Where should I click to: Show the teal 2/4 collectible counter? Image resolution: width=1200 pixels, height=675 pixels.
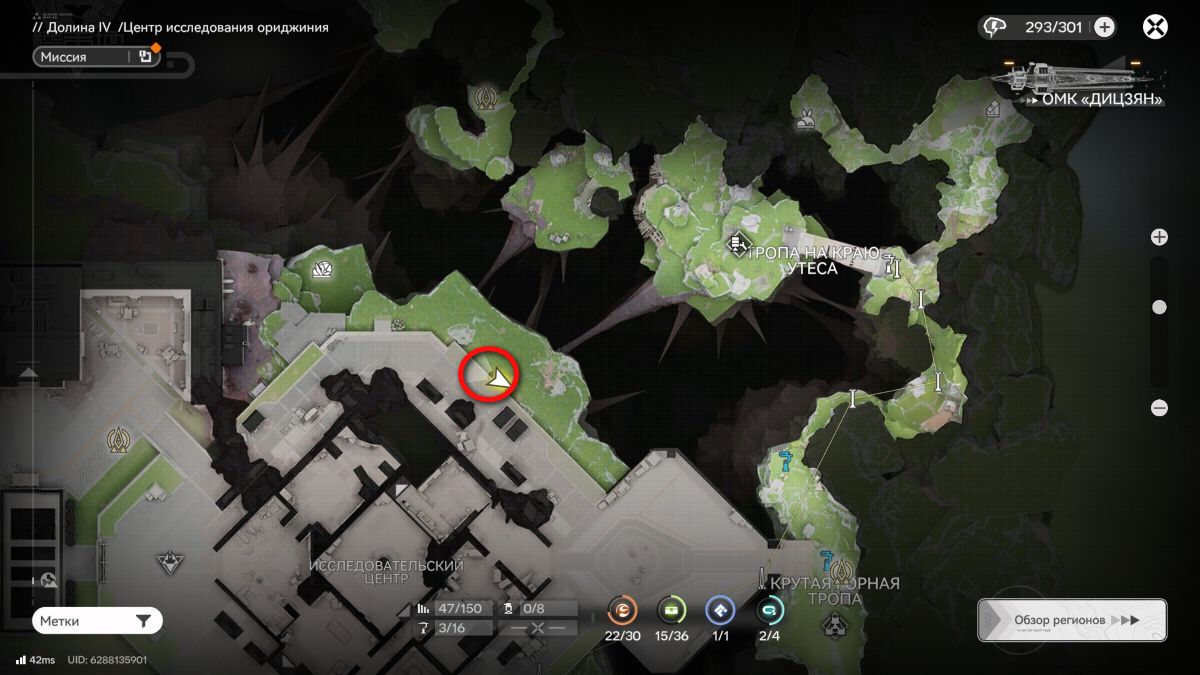pyautogui.click(x=771, y=609)
